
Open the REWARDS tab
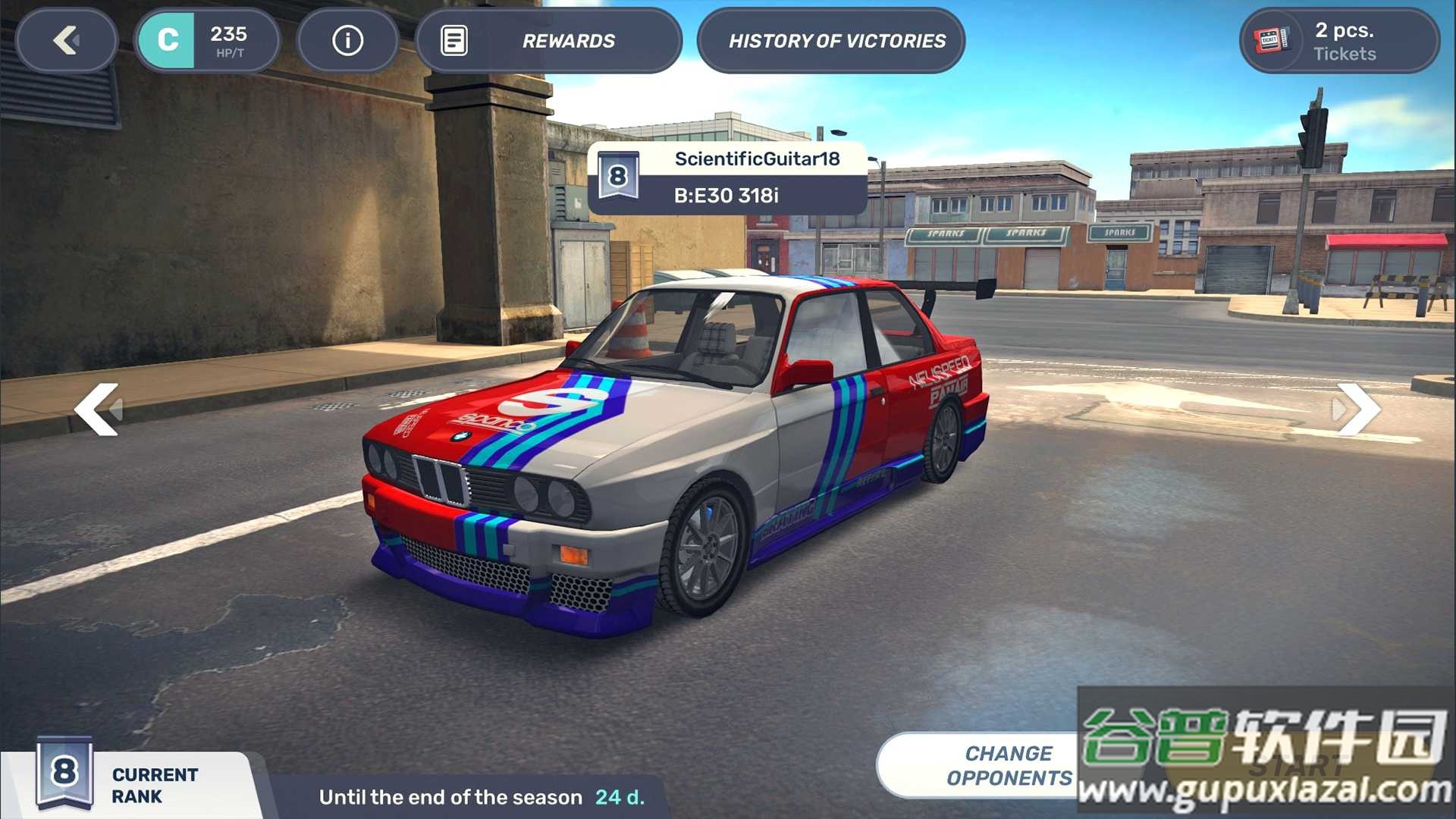pos(570,41)
